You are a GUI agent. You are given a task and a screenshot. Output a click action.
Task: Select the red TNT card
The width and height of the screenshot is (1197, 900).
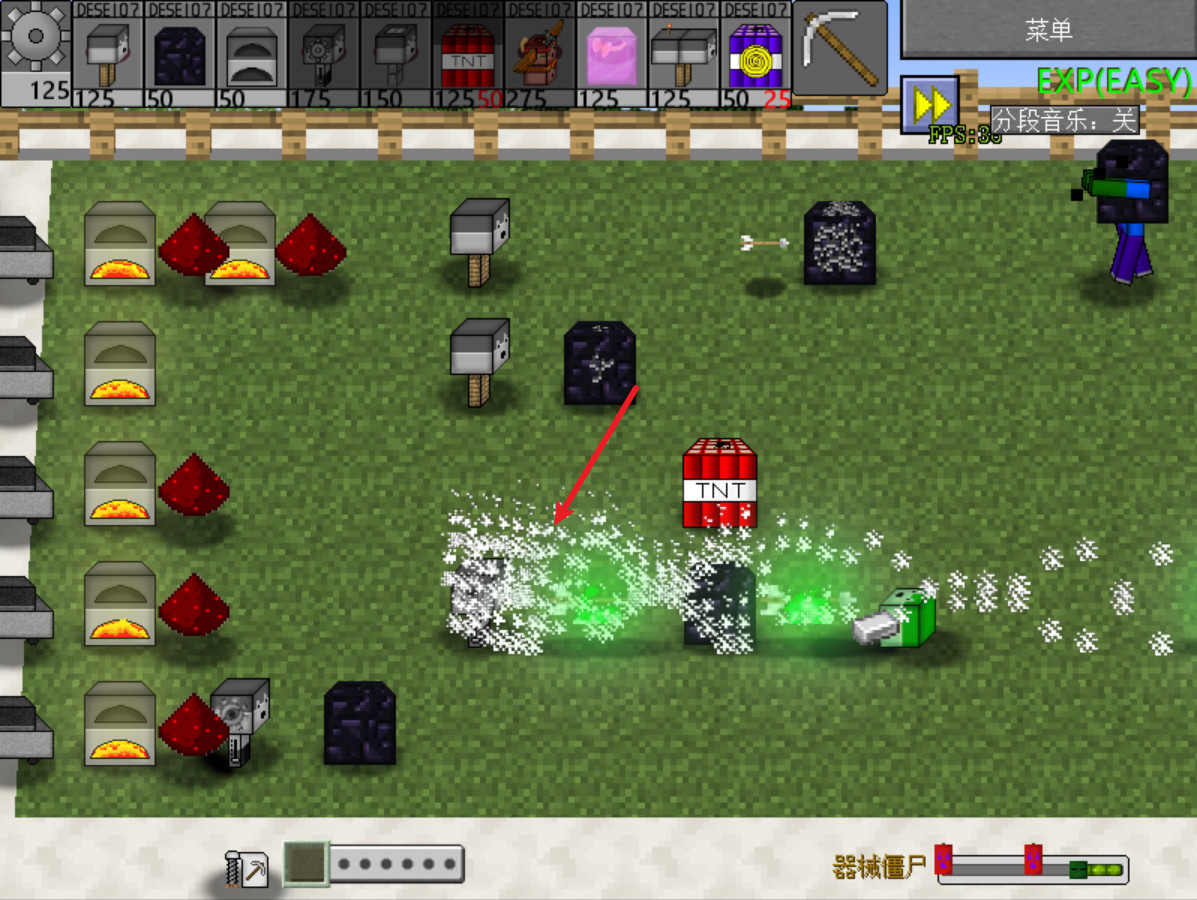tap(468, 54)
